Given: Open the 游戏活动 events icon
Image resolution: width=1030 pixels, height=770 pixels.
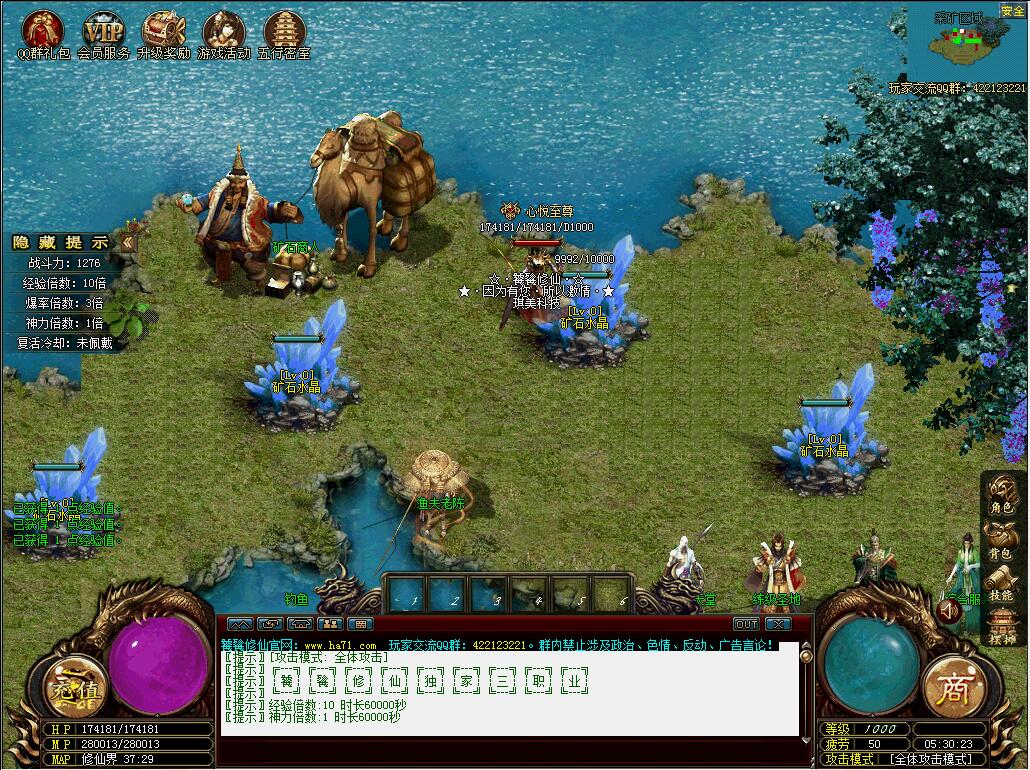Looking at the screenshot, I should pyautogui.click(x=223, y=31).
